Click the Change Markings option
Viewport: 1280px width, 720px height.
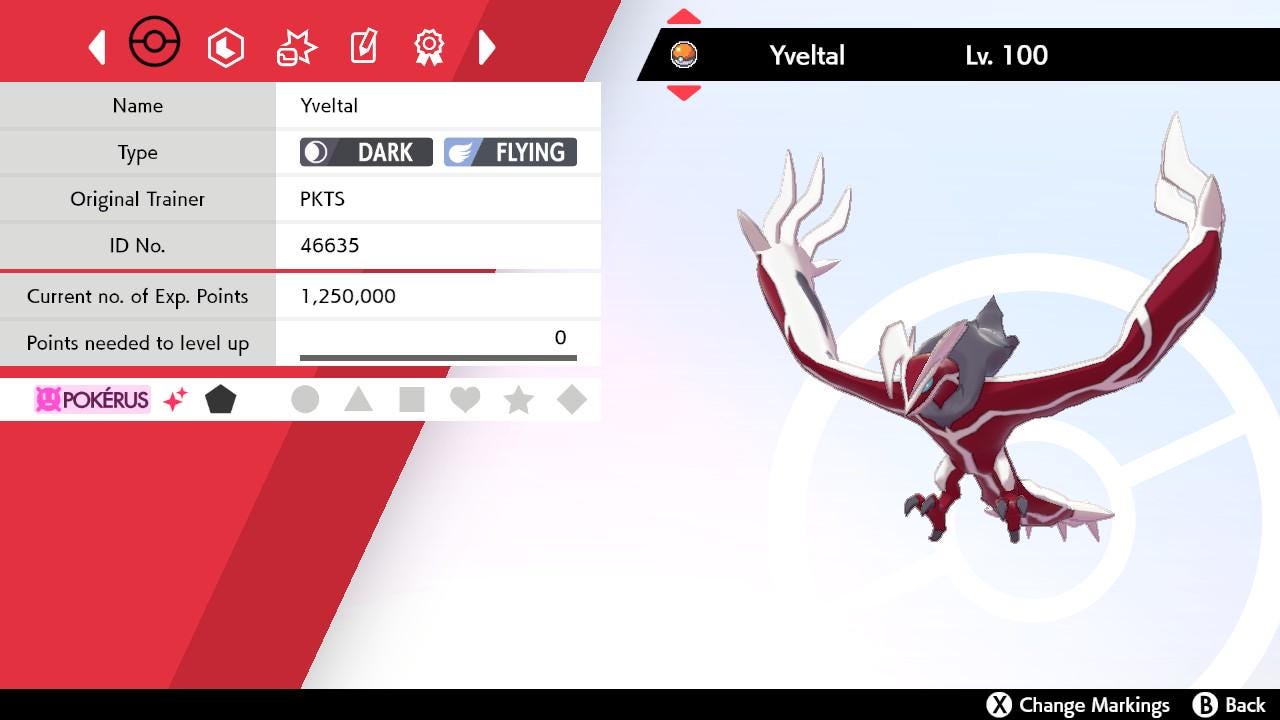(1078, 705)
